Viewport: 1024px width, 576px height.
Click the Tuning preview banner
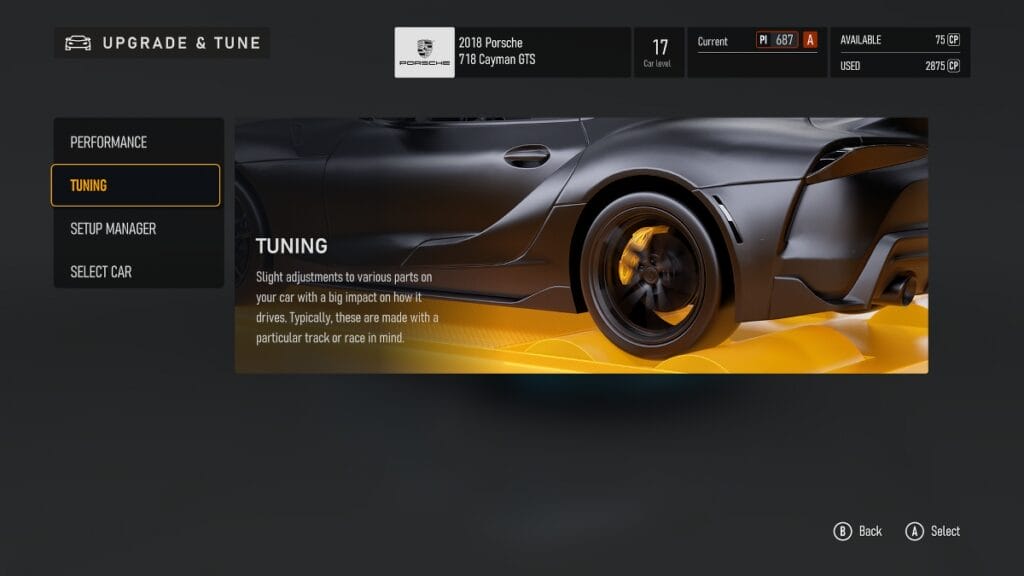tap(581, 245)
